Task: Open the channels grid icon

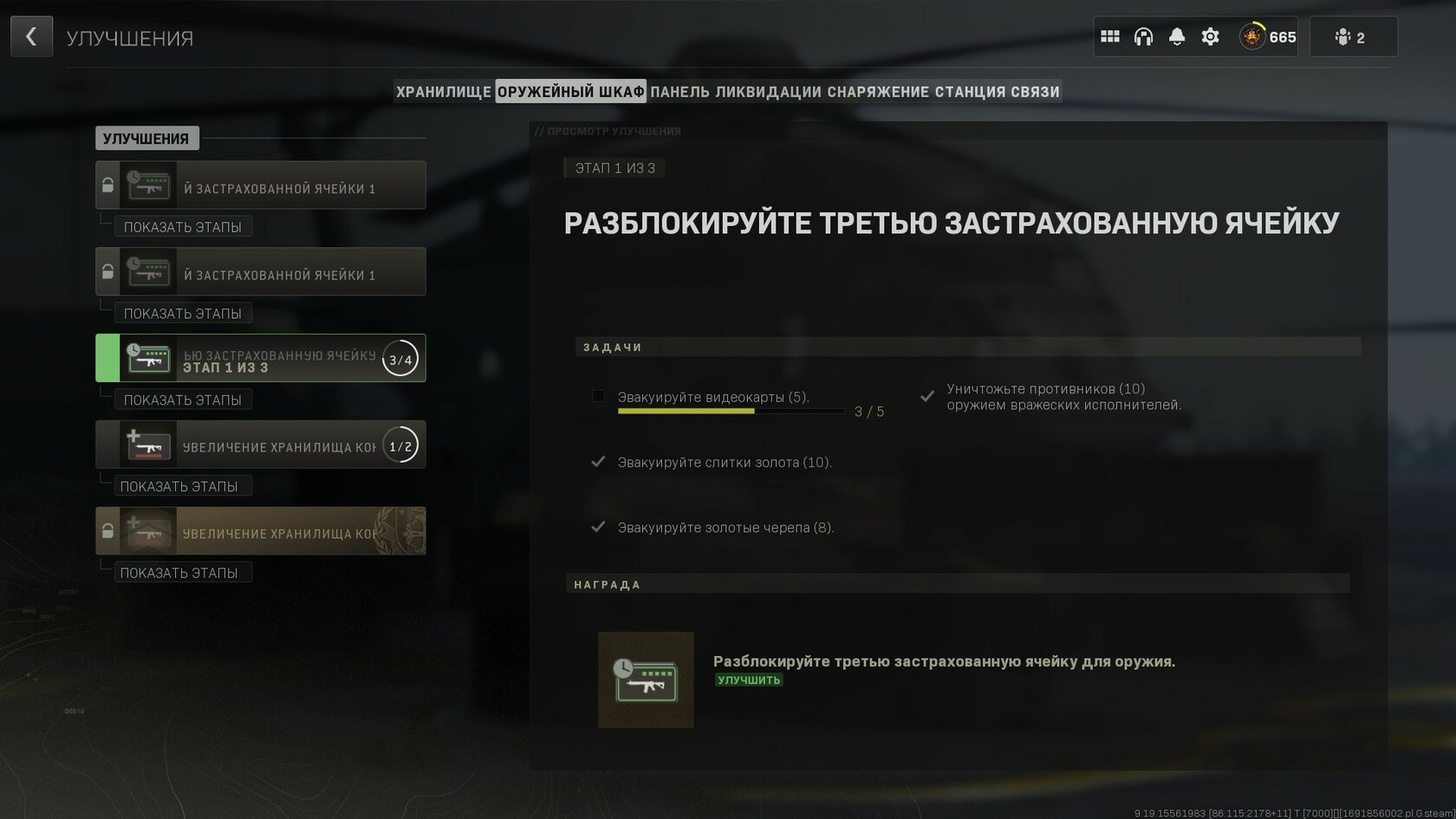Action: 1110,36
